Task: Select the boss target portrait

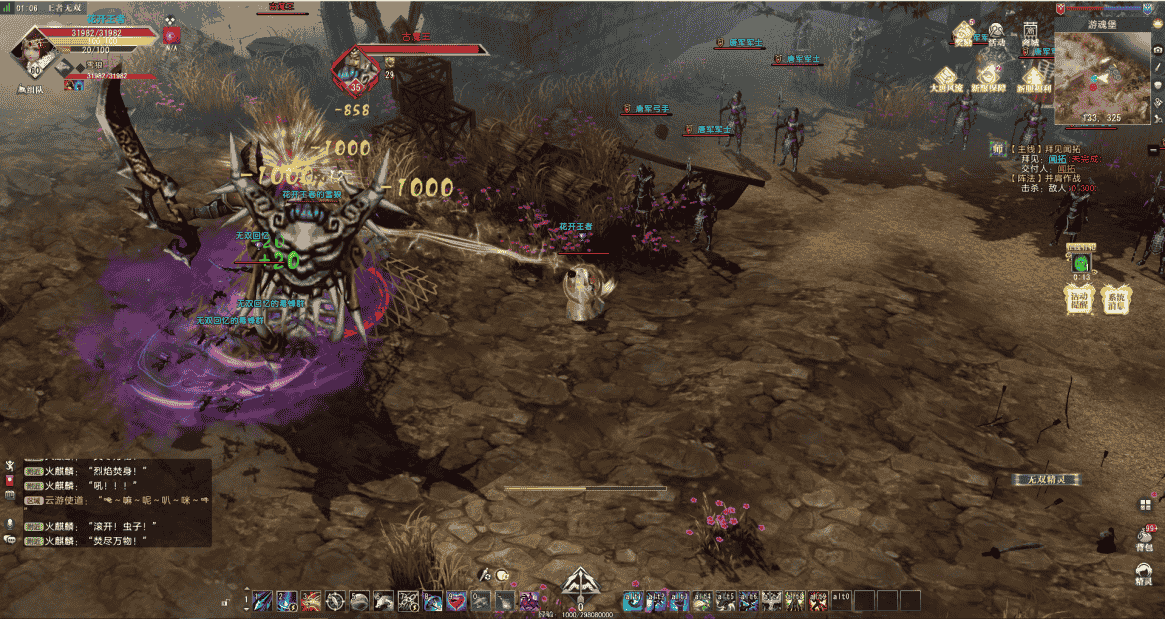Action: (353, 65)
